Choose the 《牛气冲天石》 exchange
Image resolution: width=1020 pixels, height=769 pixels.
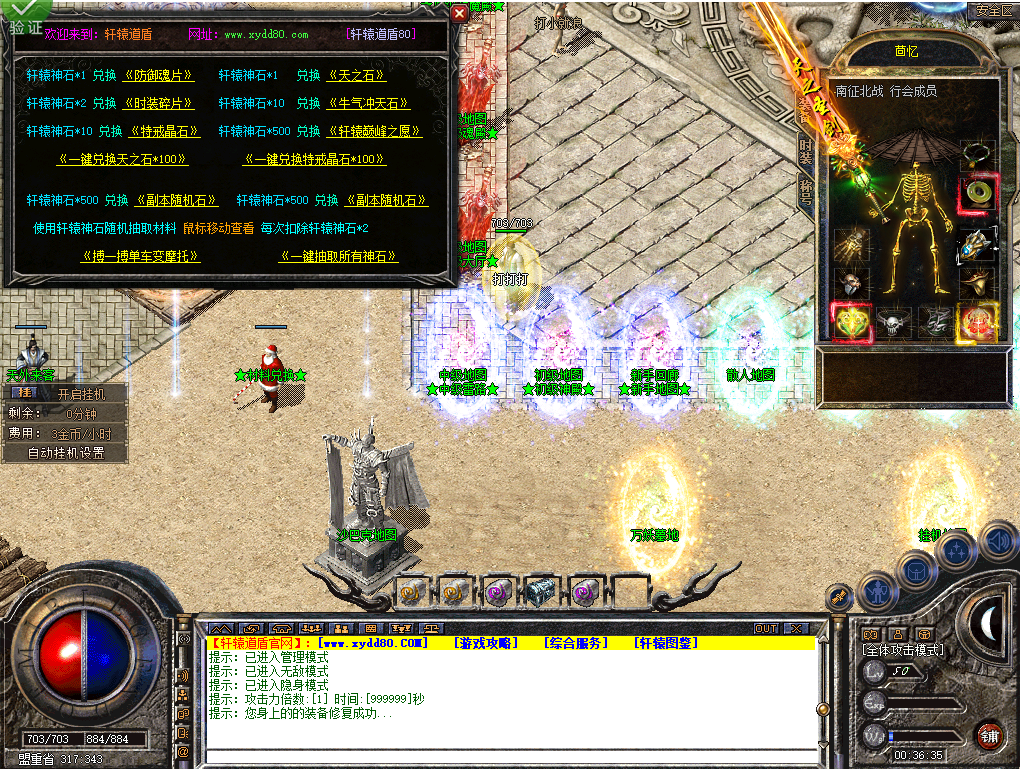click(368, 103)
